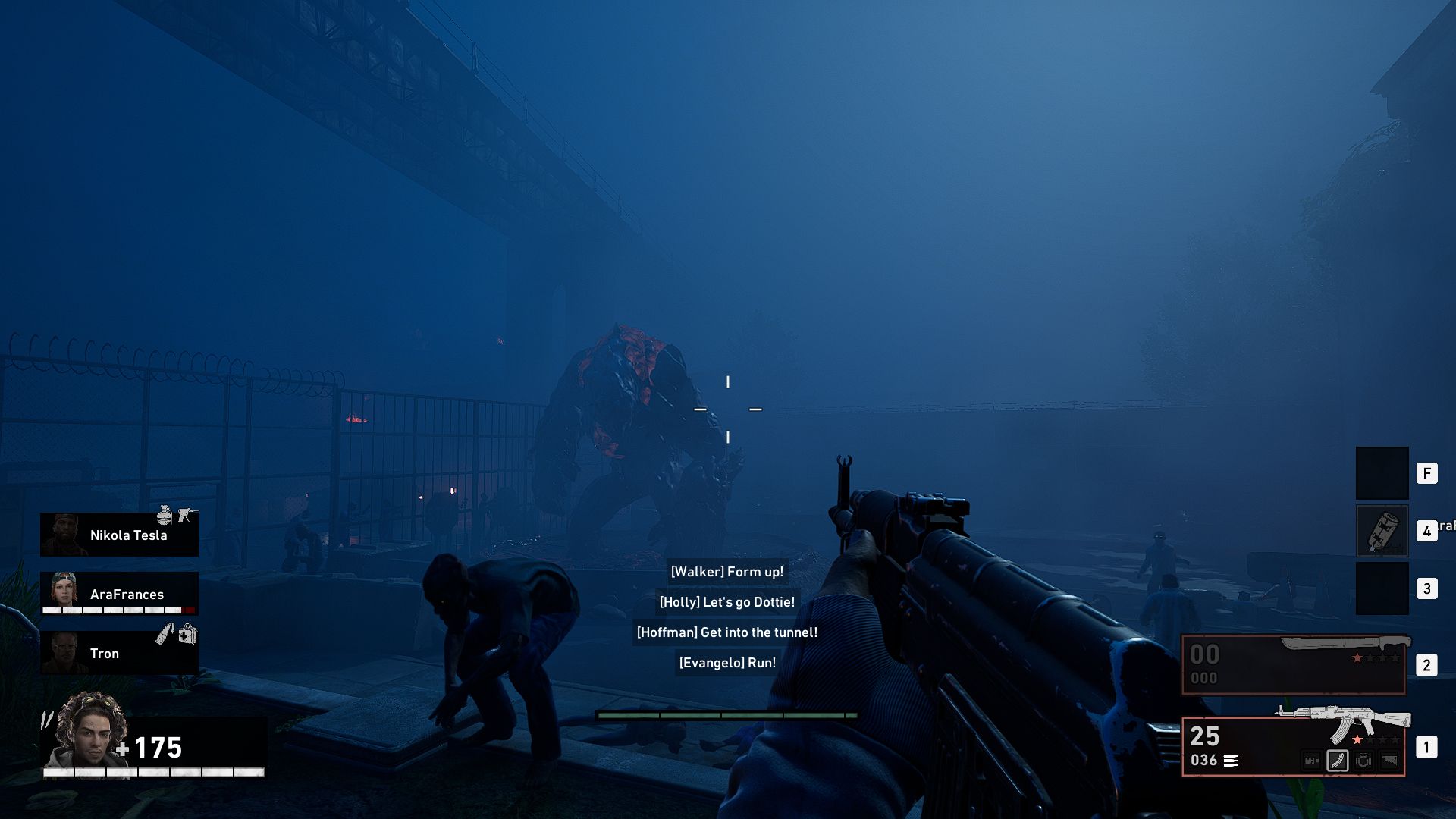Click the F keybind label next to the top slot
Screen dimensions: 1456x819
click(1426, 475)
